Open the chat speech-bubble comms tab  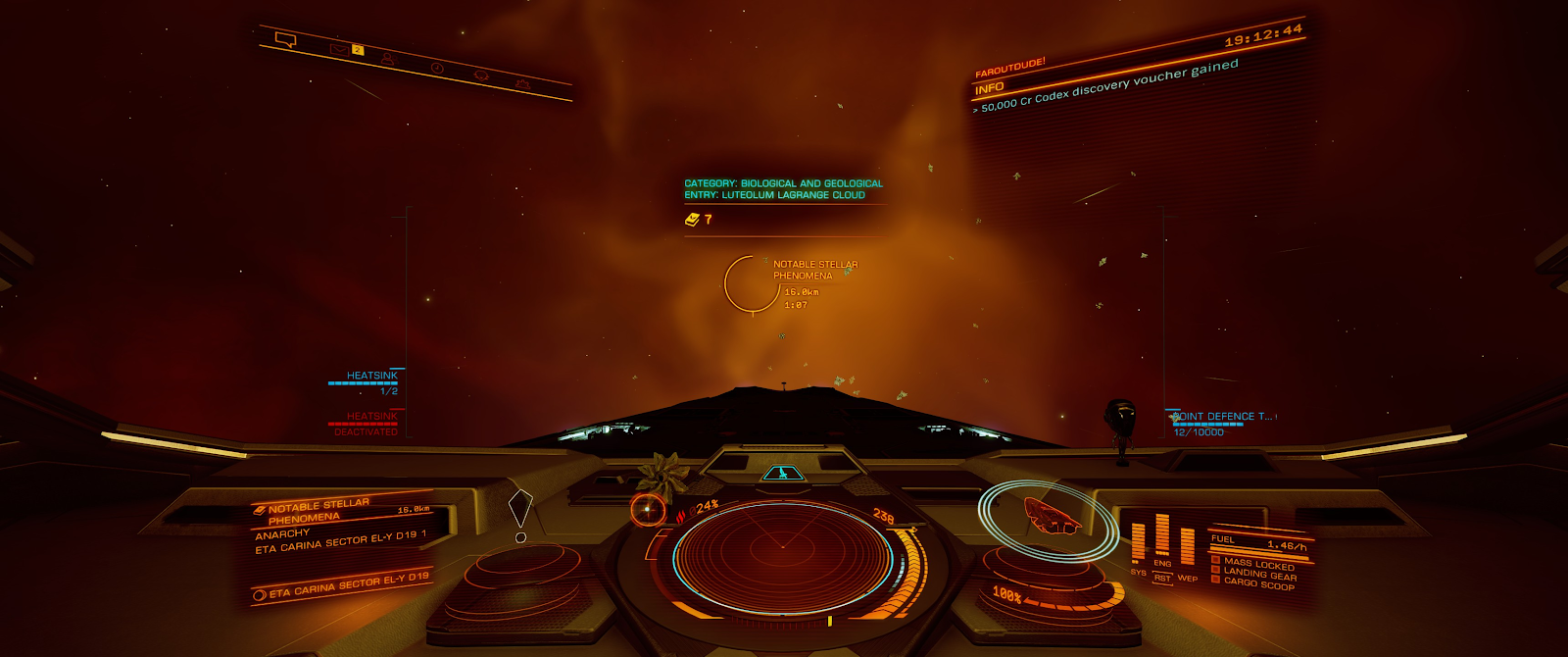click(x=285, y=40)
